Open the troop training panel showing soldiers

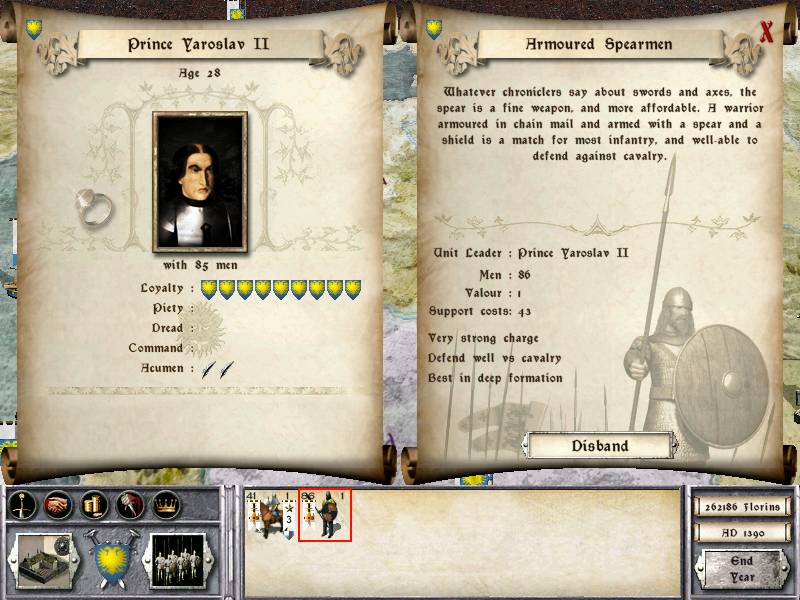point(180,559)
